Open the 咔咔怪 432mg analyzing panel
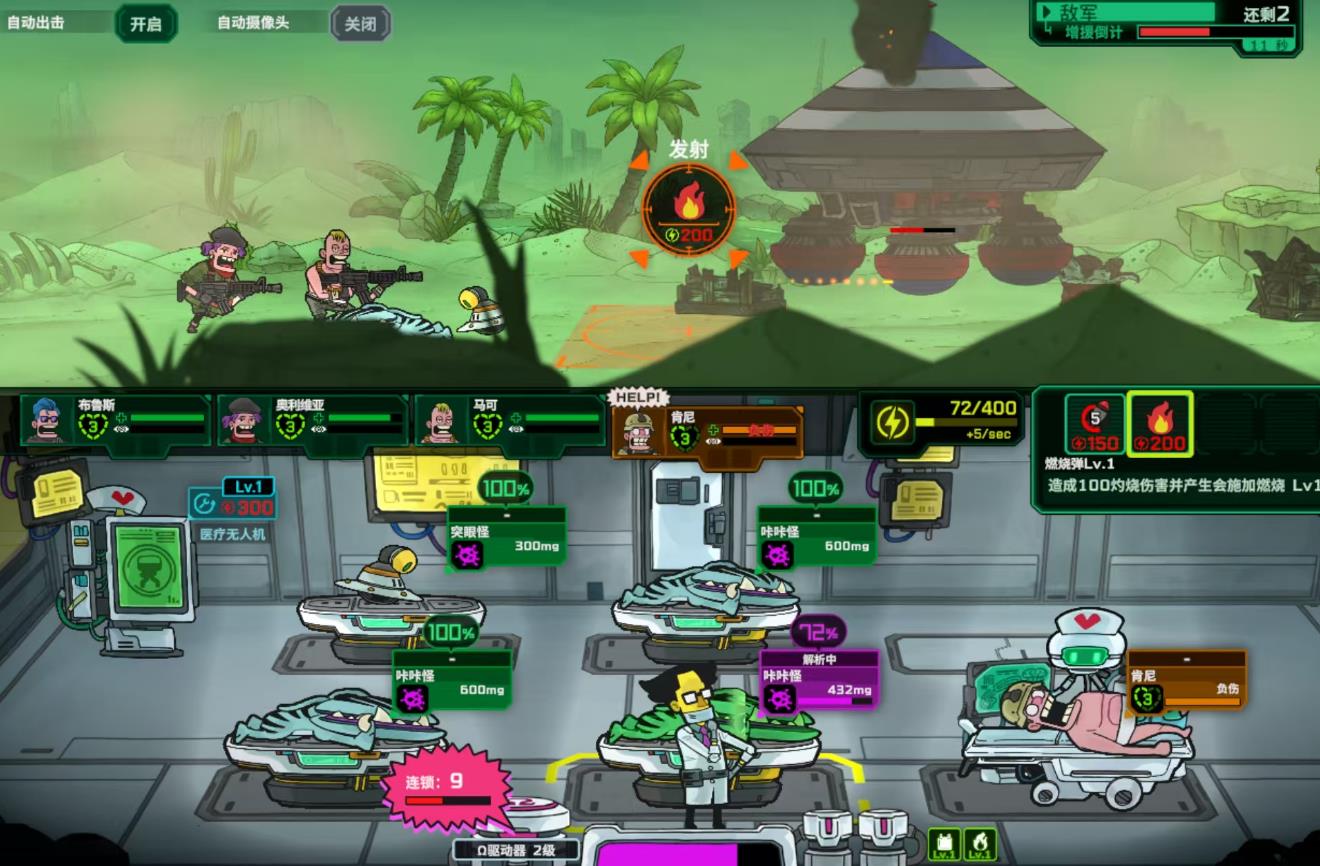The image size is (1320, 866). (819, 681)
